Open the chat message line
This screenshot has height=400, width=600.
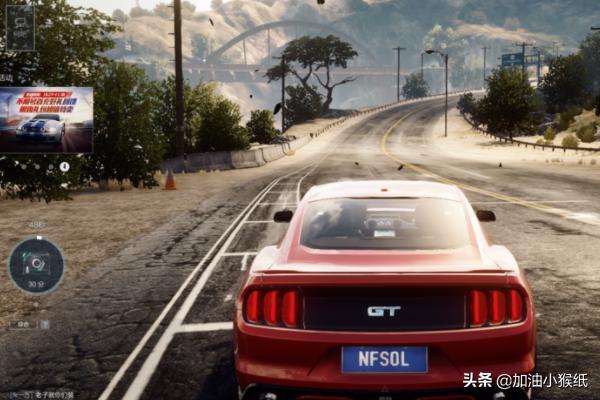coord(42,395)
